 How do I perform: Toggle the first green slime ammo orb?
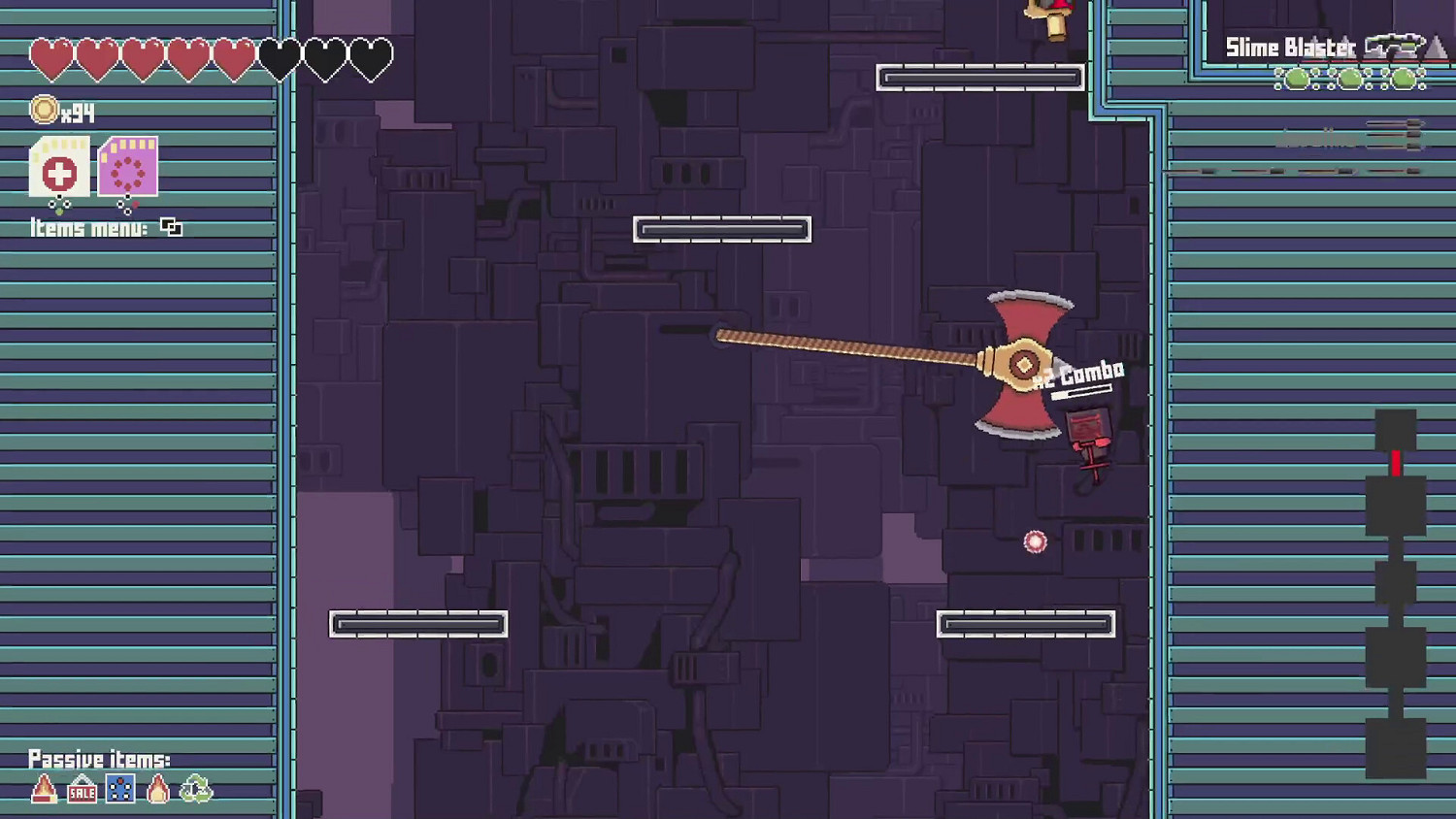(1298, 80)
